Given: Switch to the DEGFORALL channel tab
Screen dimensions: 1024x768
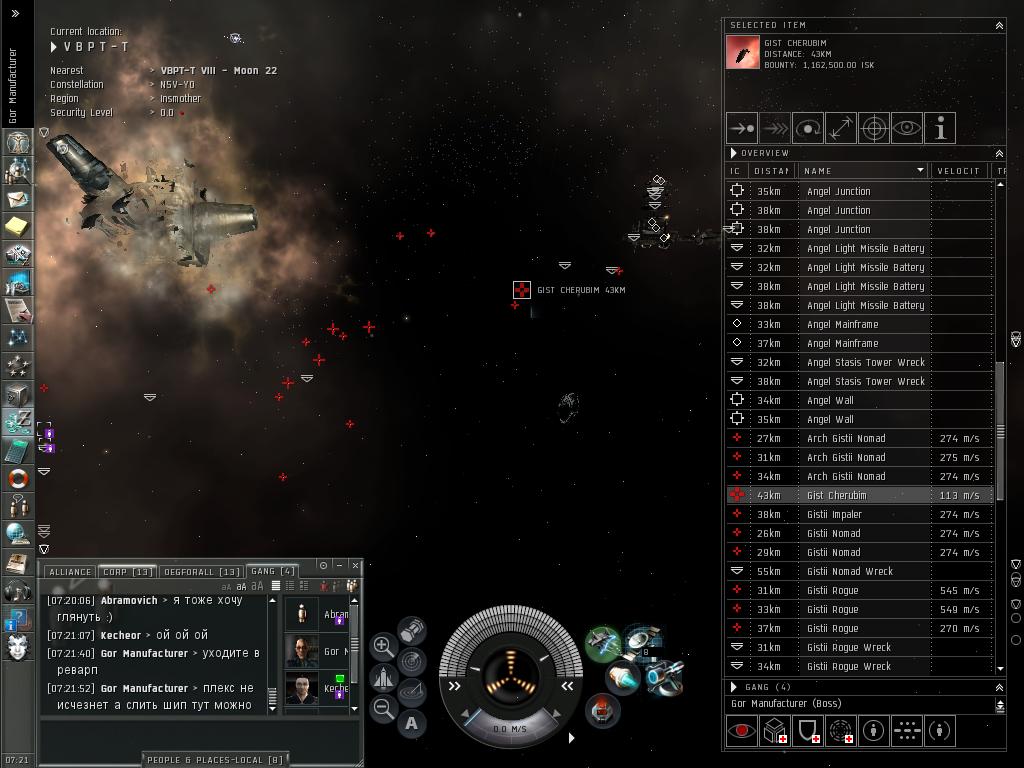Looking at the screenshot, I should (x=201, y=572).
